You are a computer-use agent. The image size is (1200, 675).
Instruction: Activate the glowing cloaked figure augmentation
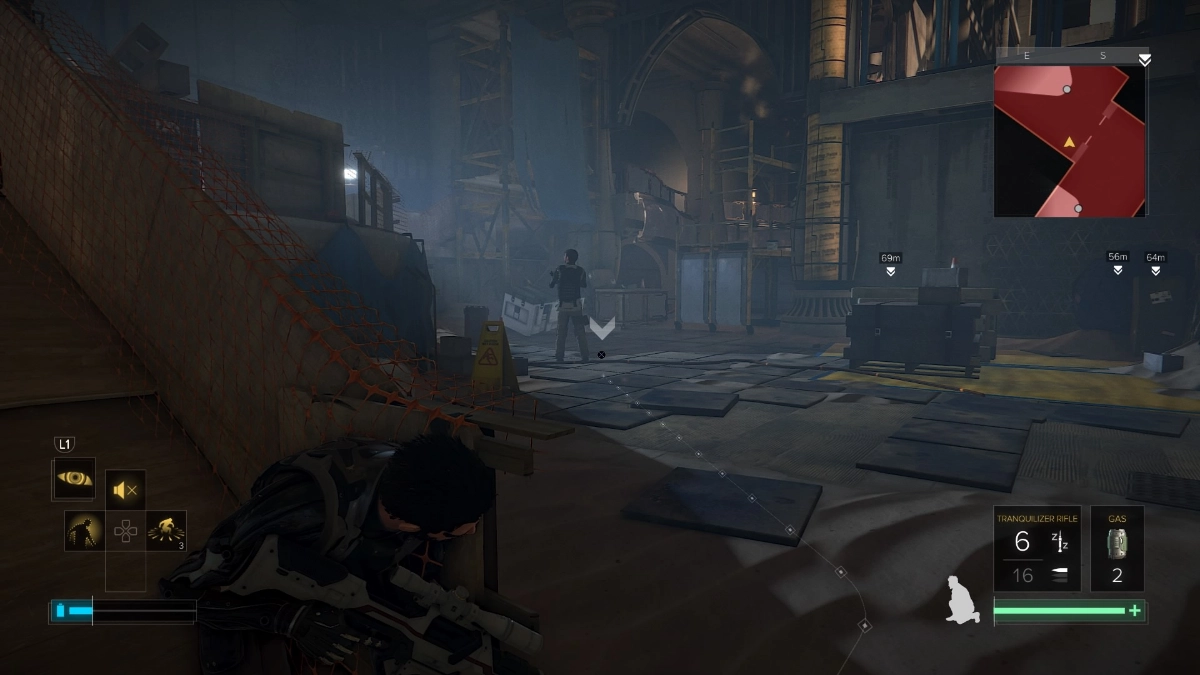[84, 531]
